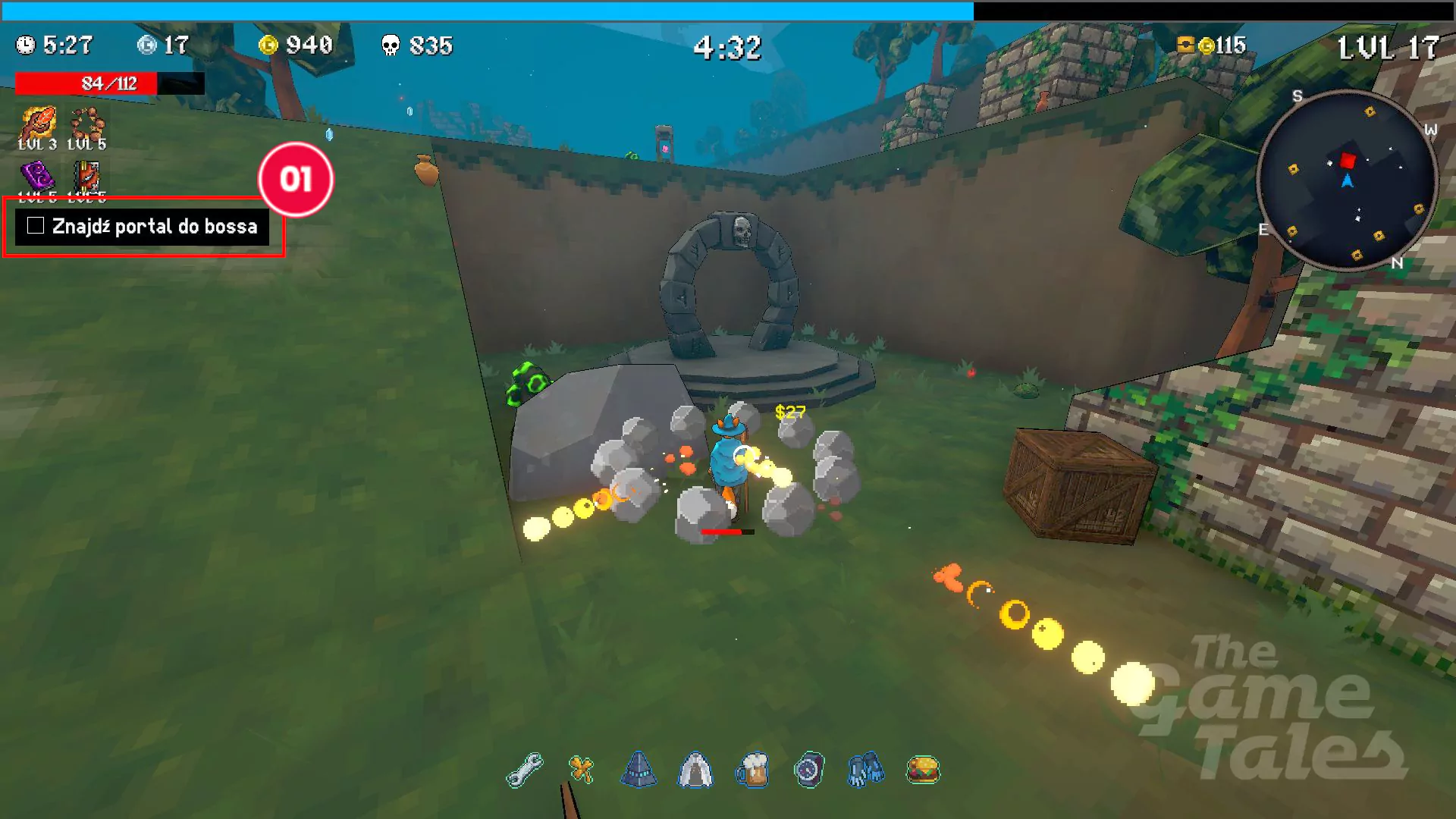Choose the white hooded cloak item

(695, 770)
